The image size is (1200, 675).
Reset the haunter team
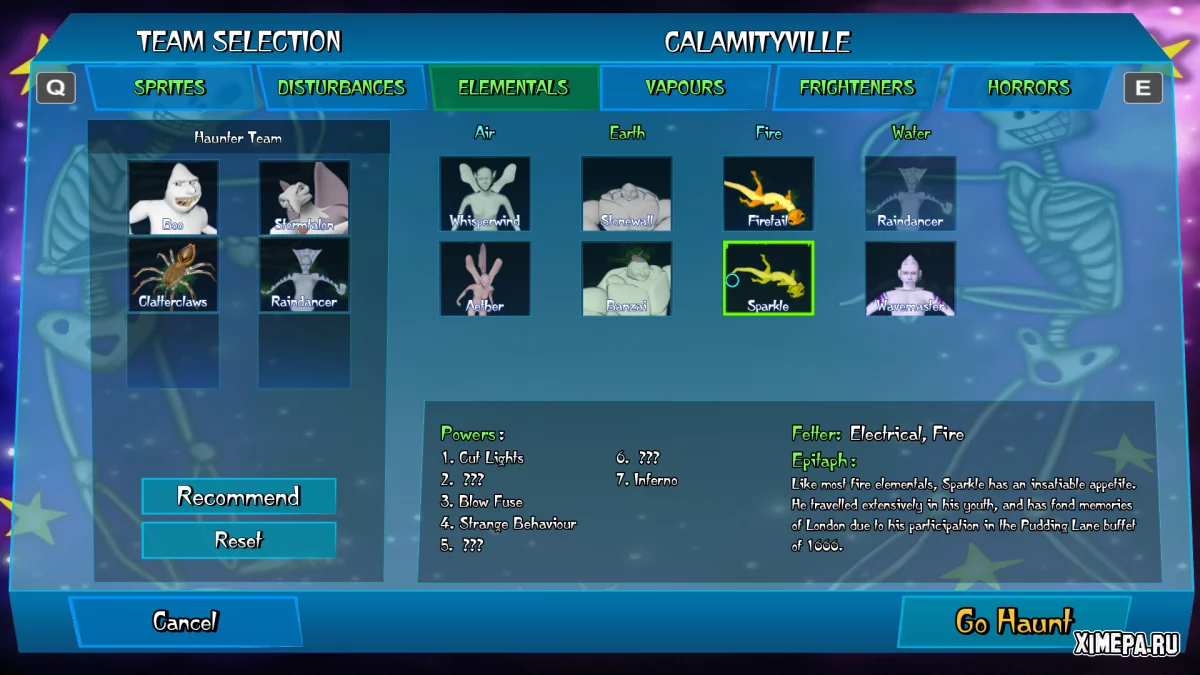point(239,540)
